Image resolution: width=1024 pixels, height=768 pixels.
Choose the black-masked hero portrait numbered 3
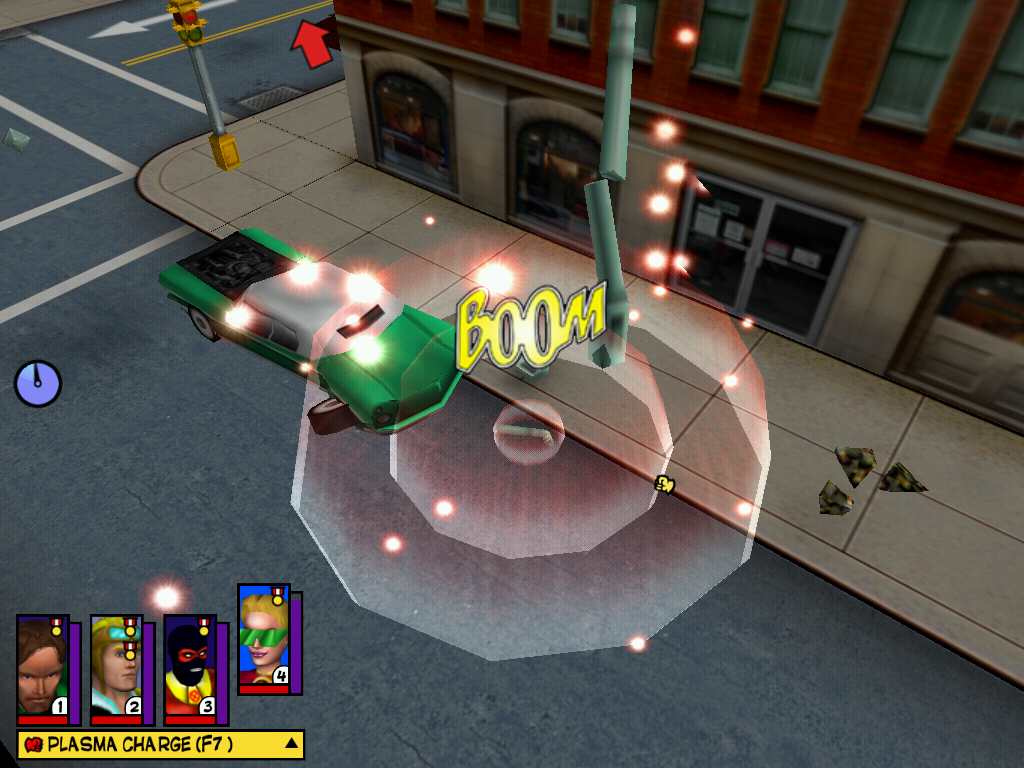tap(190, 667)
